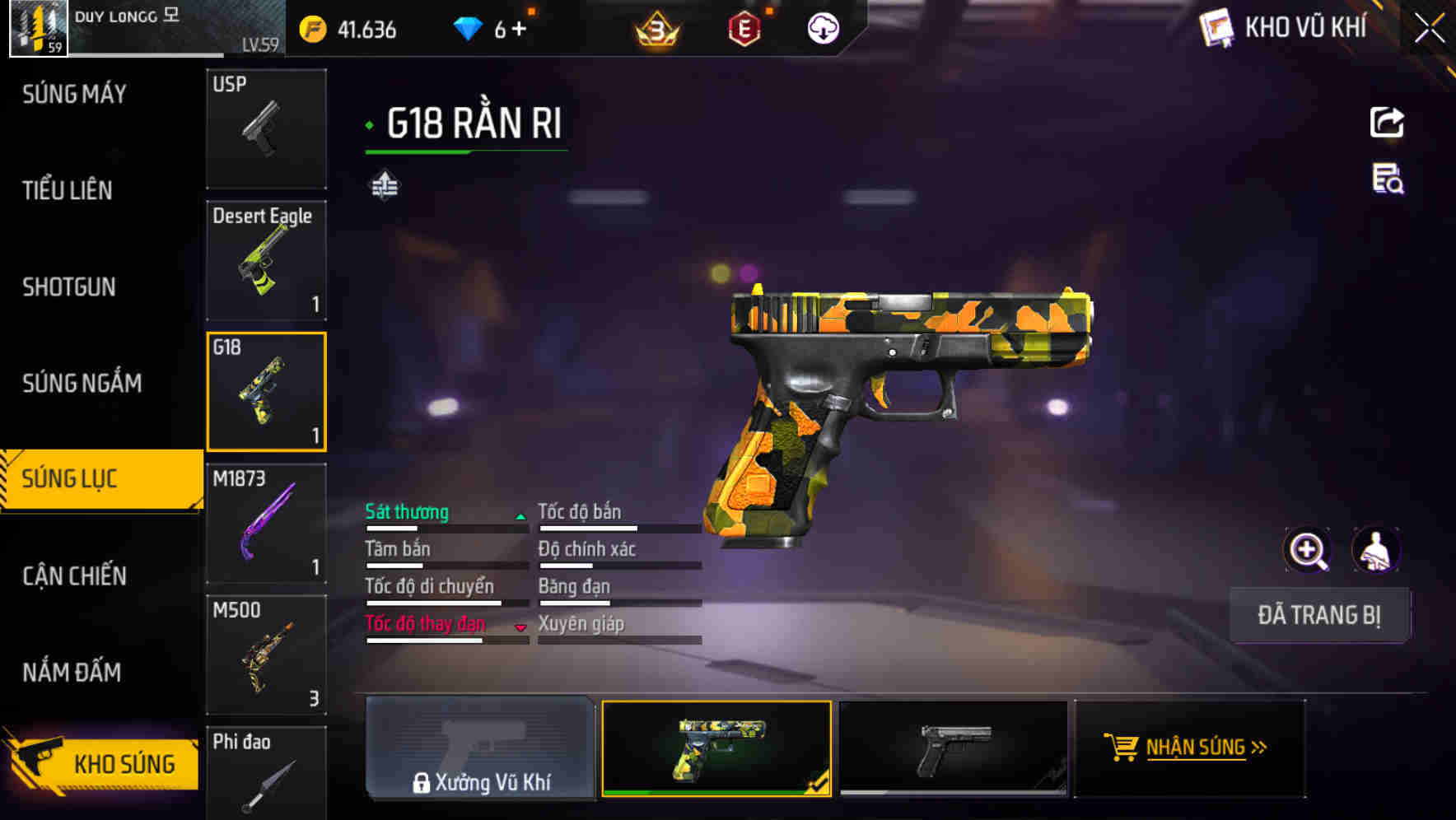Image resolution: width=1456 pixels, height=820 pixels.
Task: Click the red E badge icon
Action: (742, 29)
